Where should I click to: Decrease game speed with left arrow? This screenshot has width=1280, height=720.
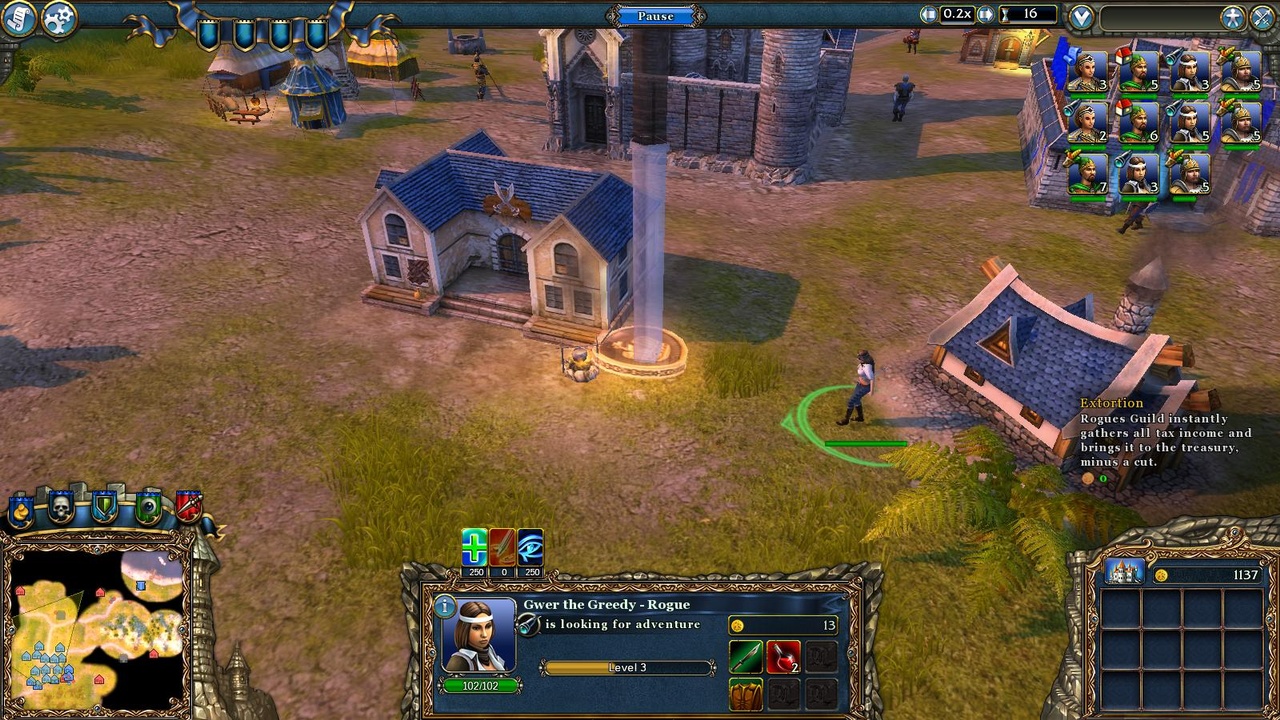coord(928,14)
